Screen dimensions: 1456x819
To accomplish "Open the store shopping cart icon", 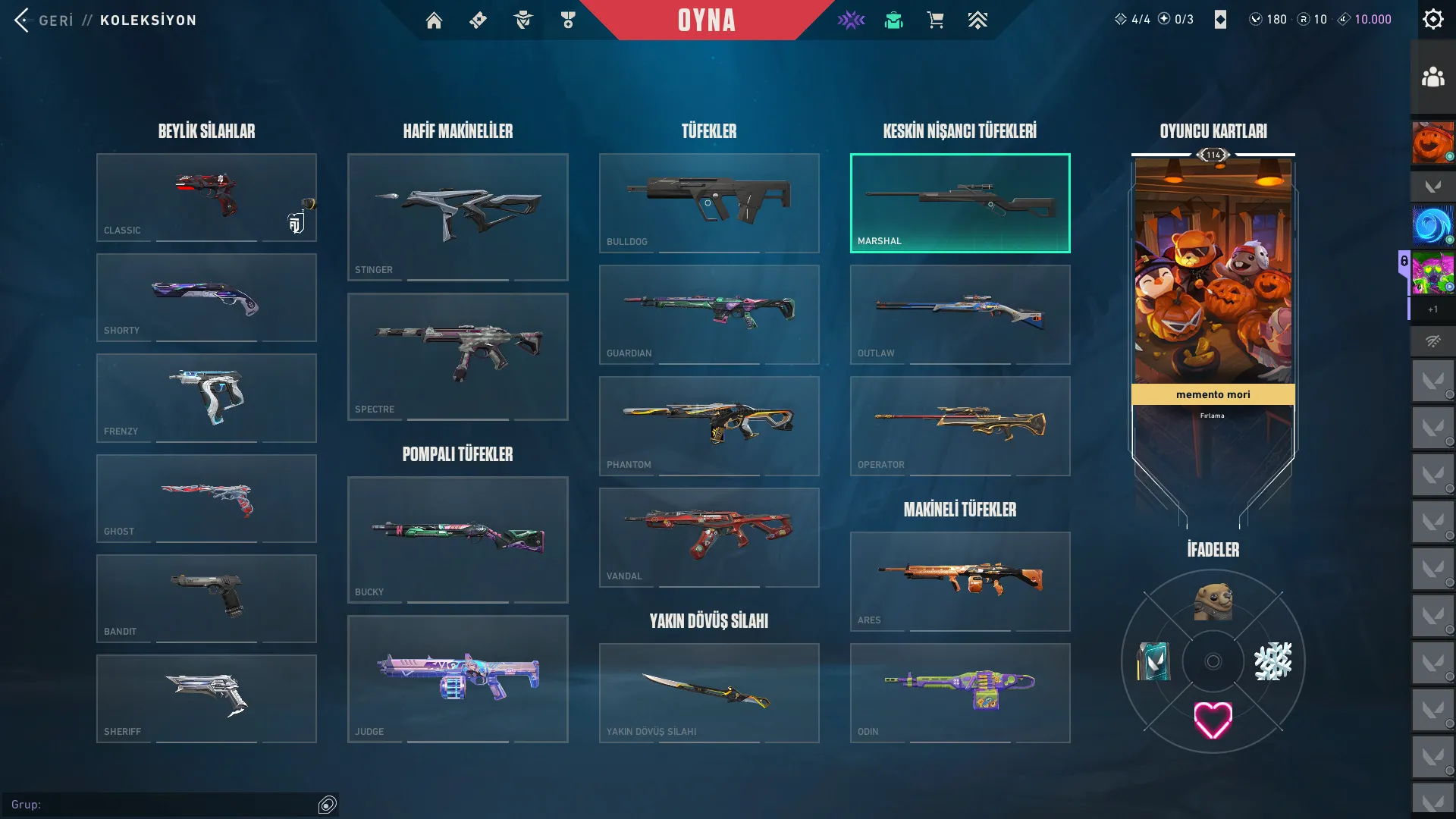I will [935, 20].
